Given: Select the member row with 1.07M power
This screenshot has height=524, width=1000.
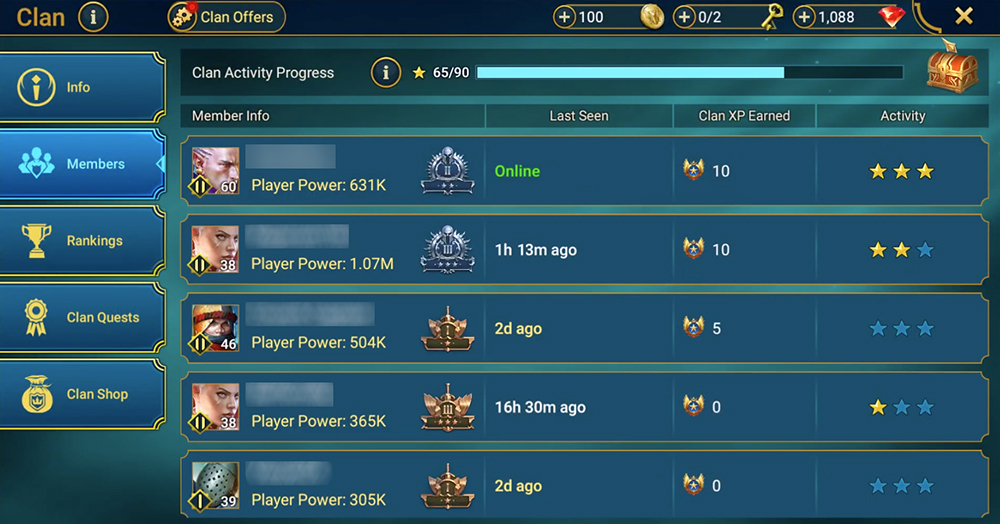Looking at the screenshot, I should 583,250.
